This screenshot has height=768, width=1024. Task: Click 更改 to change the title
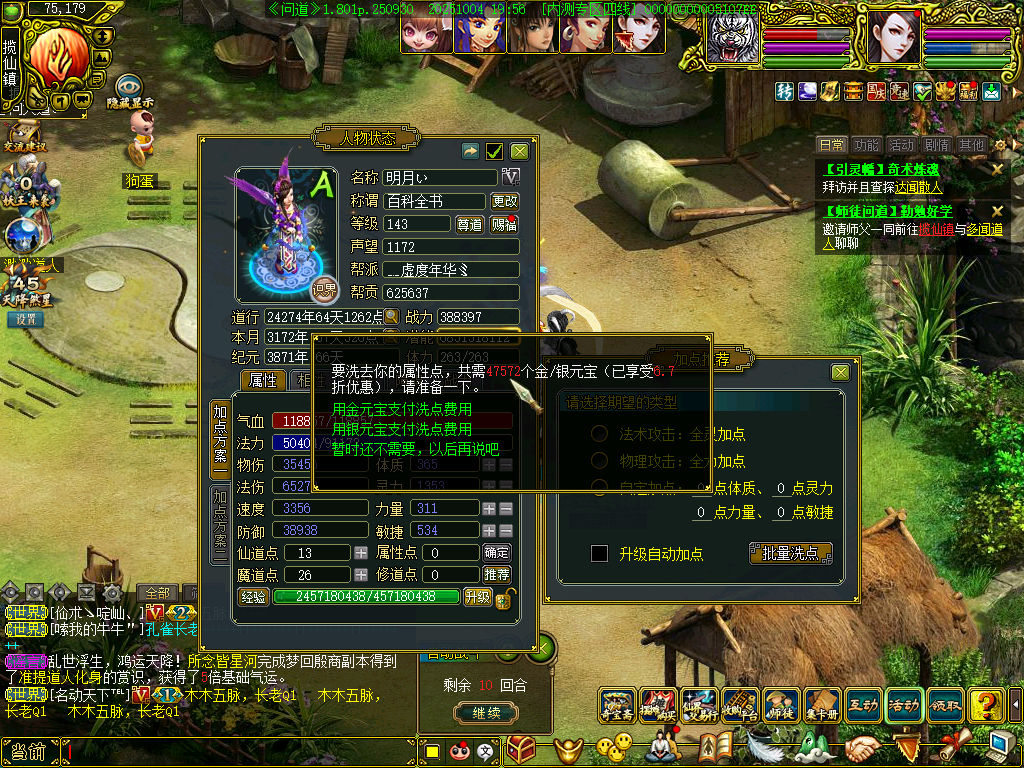point(505,201)
